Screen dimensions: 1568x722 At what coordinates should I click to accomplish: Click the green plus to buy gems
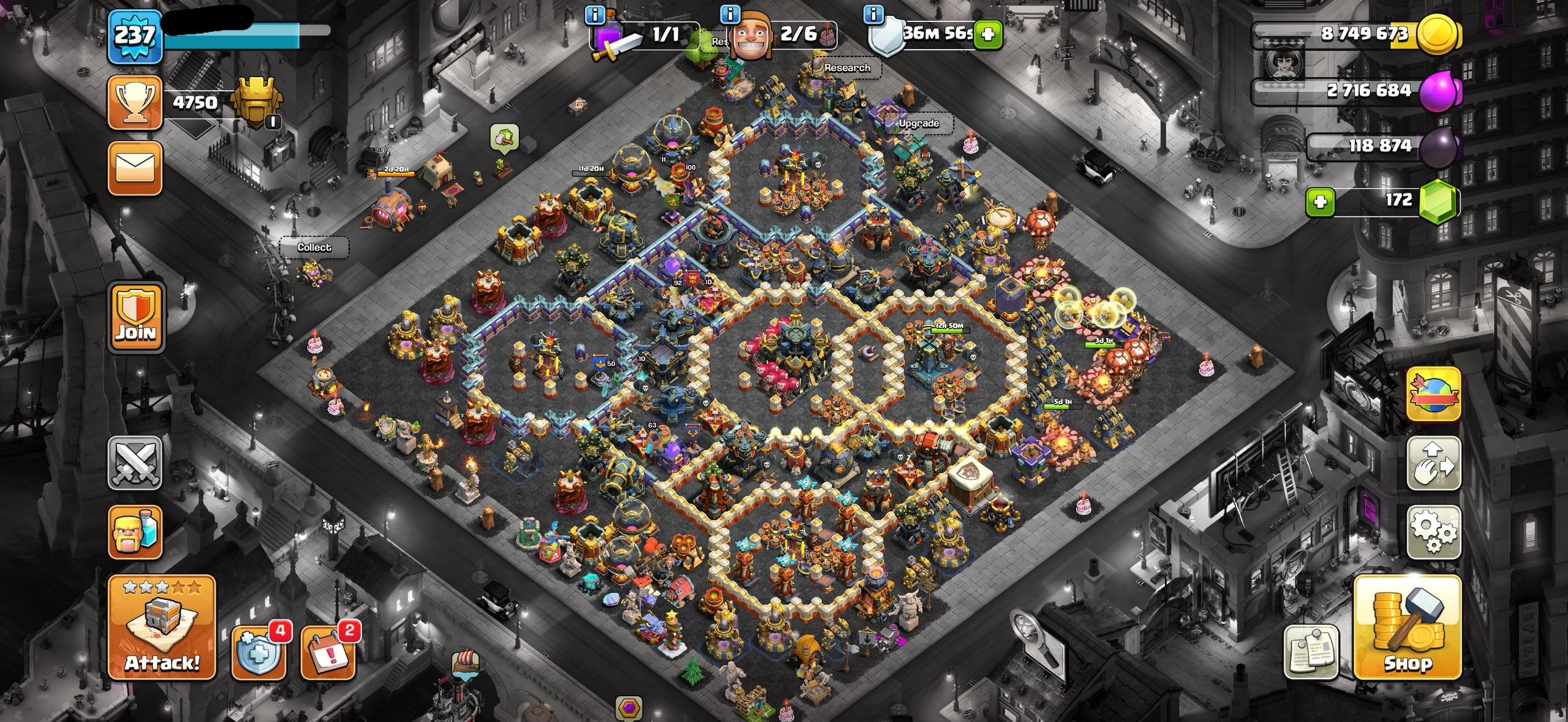coord(1320,202)
